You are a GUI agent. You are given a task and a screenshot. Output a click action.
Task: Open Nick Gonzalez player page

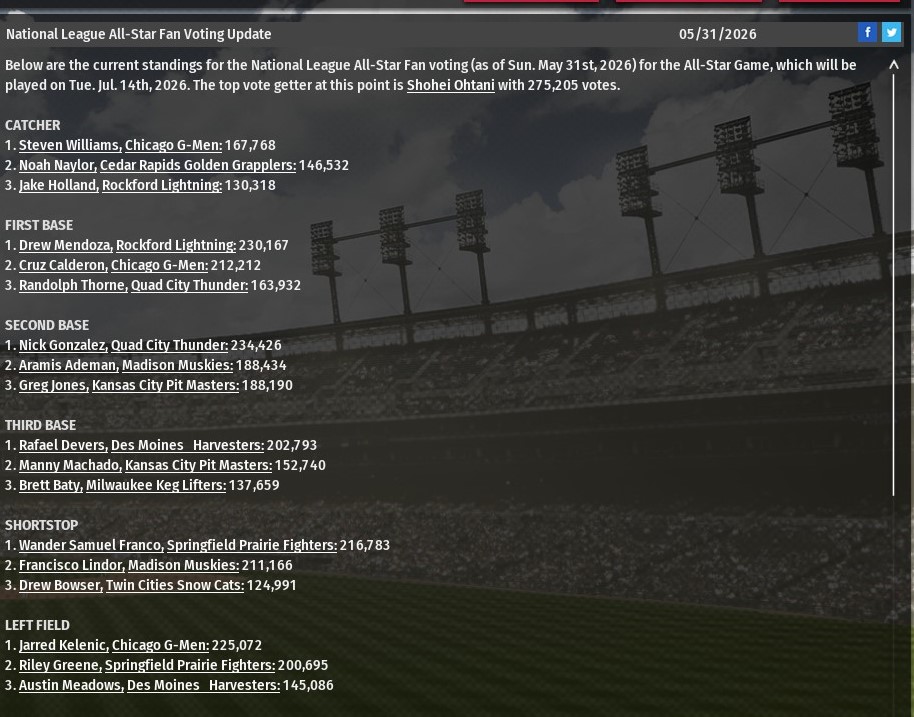point(62,345)
